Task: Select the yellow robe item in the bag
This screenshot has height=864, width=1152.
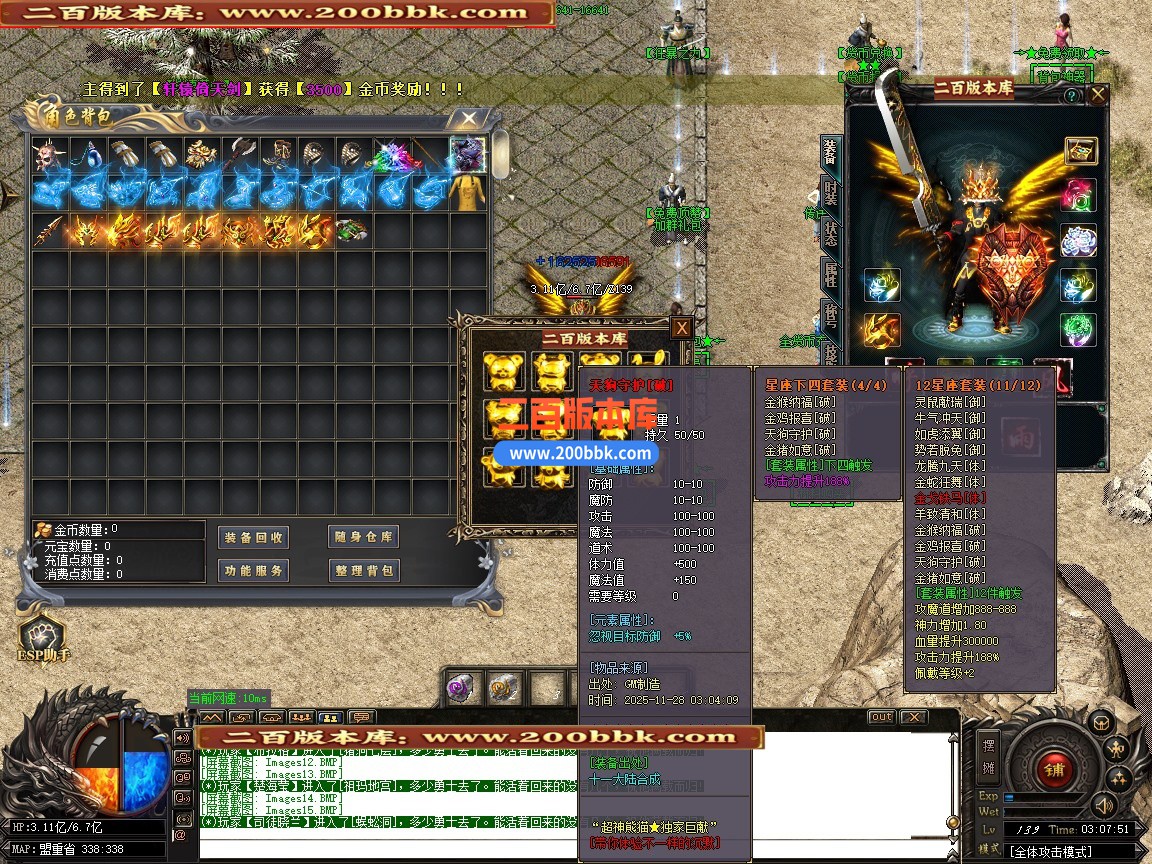Action: (467, 192)
